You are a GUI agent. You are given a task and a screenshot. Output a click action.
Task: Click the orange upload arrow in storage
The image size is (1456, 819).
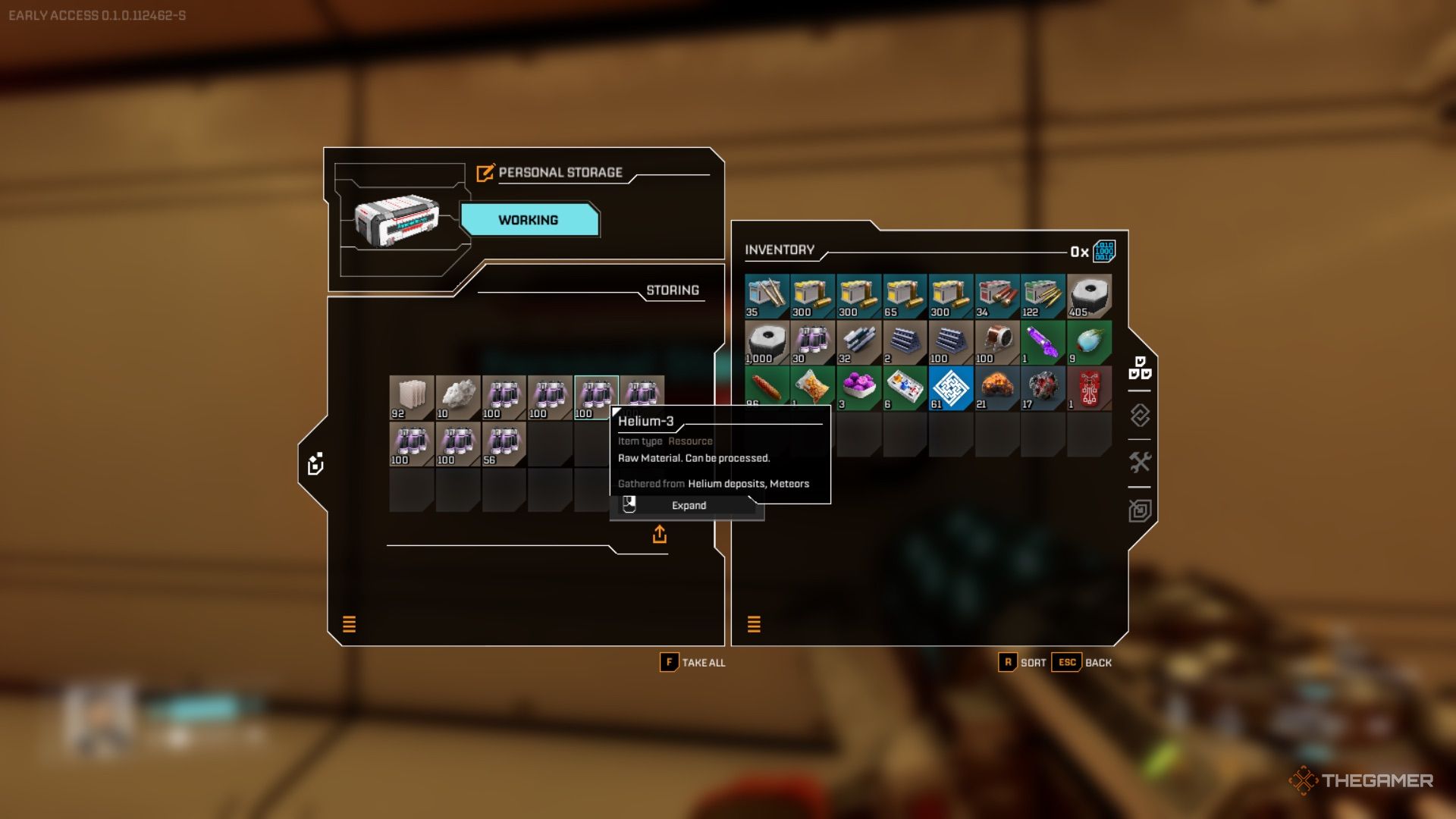pos(660,535)
